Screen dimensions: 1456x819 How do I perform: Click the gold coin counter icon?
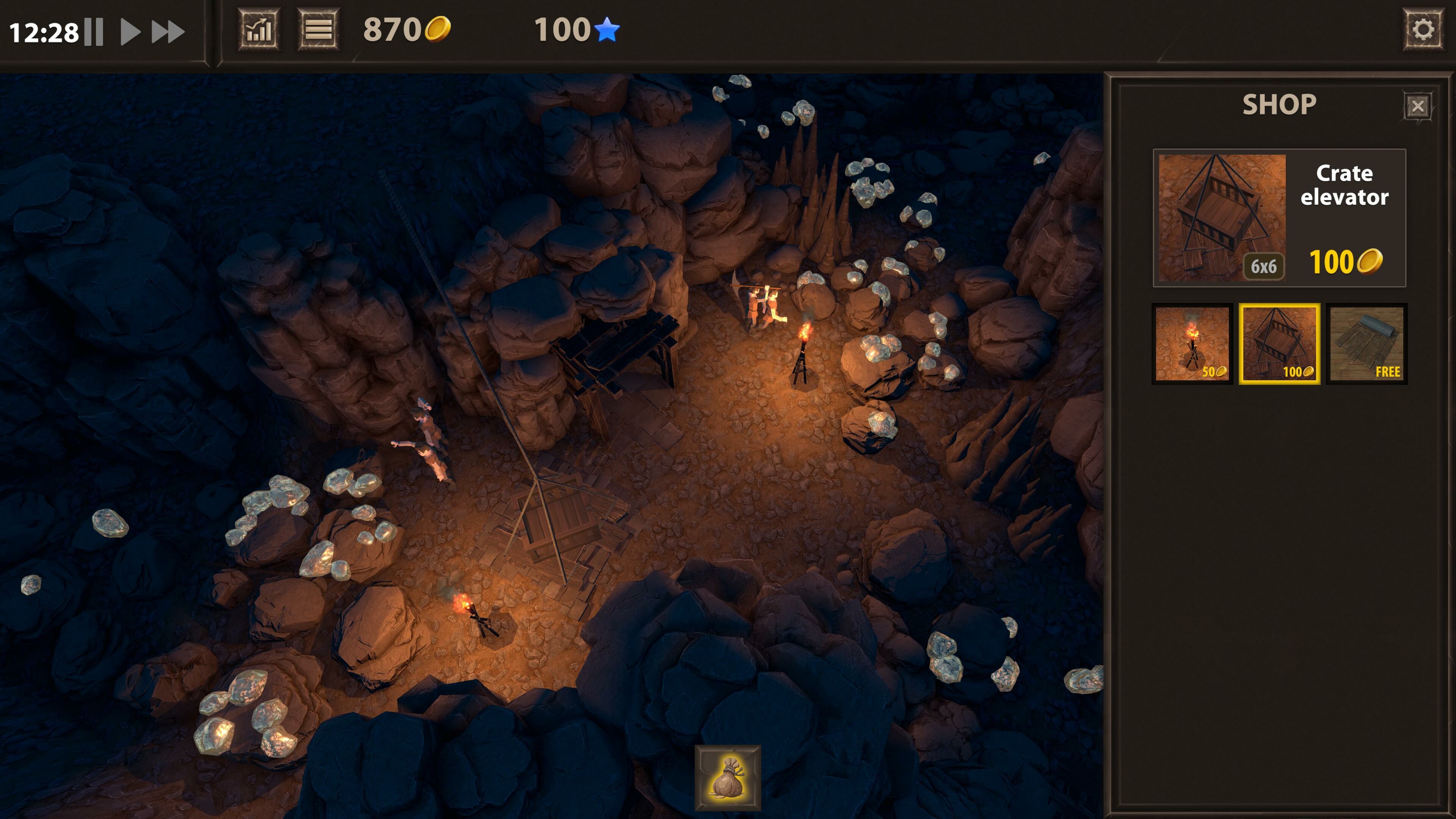point(438,30)
